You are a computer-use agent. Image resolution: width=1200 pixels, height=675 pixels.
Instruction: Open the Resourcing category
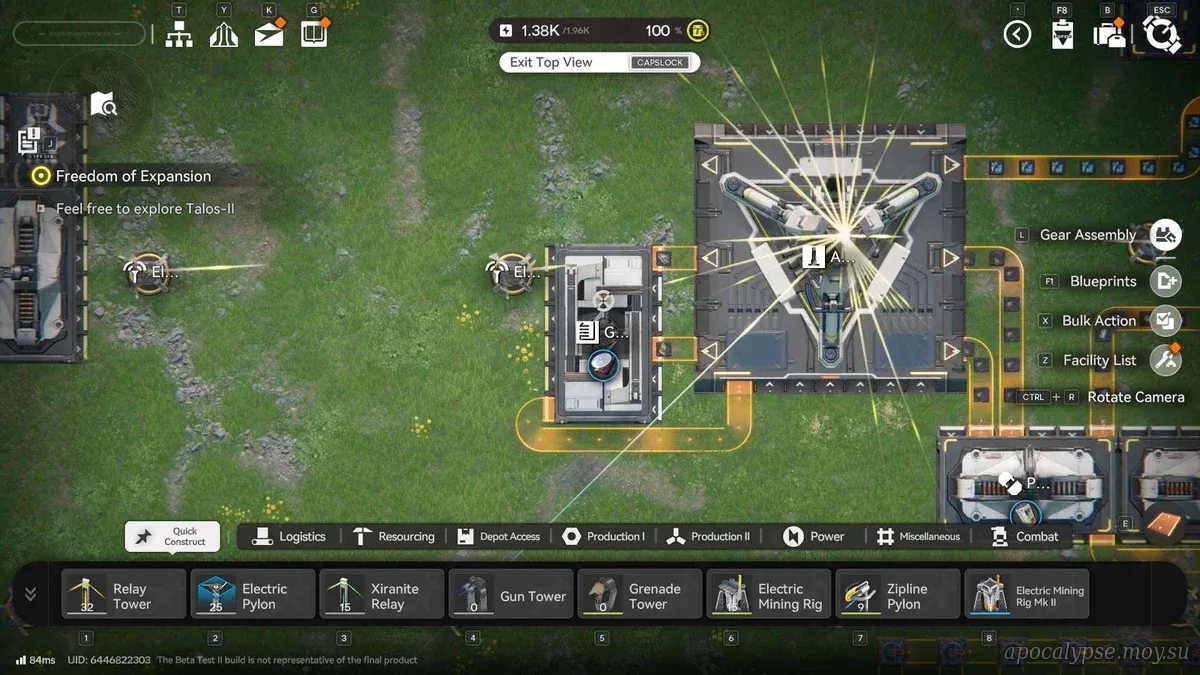(x=394, y=537)
